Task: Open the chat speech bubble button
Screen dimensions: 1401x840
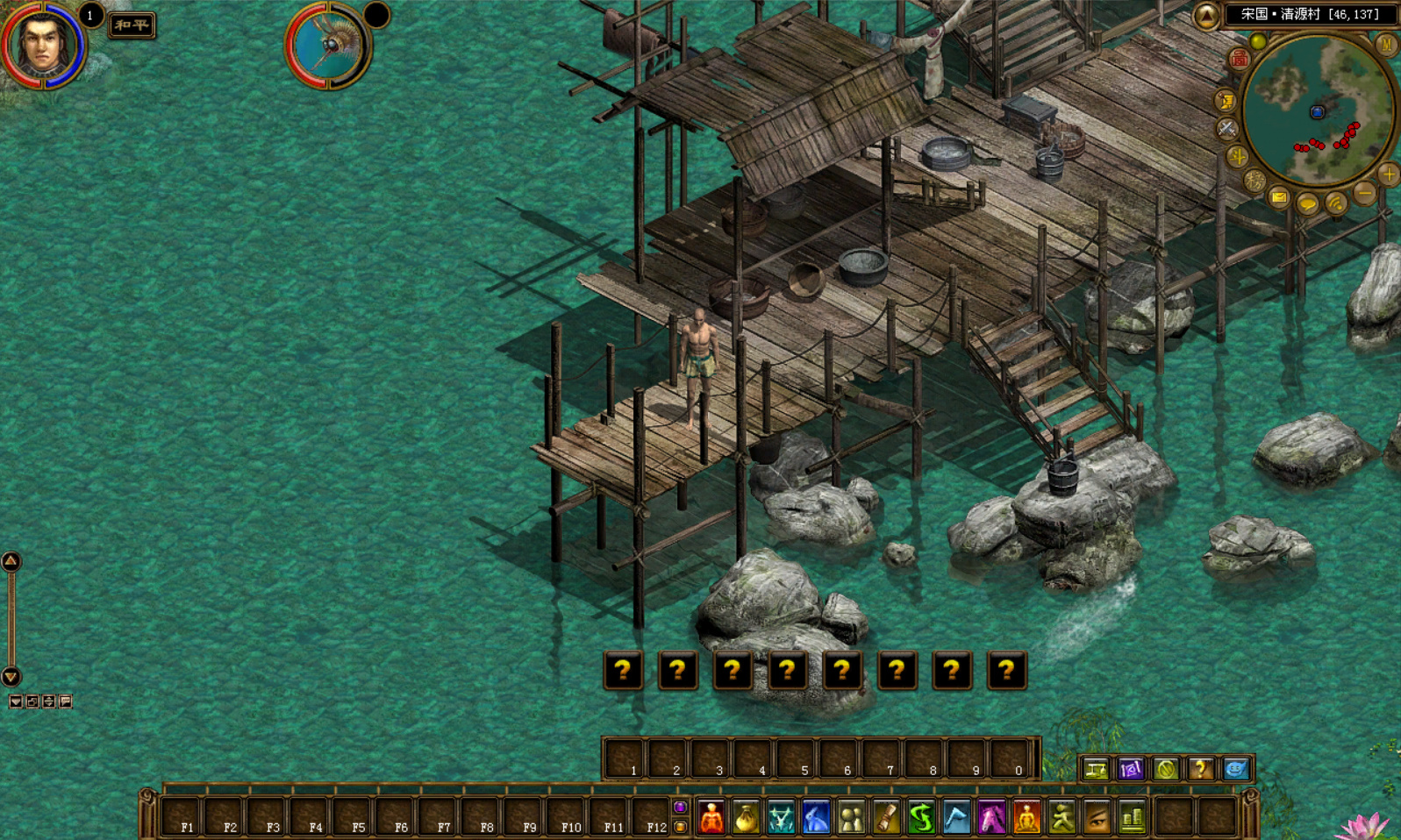Action: point(1307,205)
